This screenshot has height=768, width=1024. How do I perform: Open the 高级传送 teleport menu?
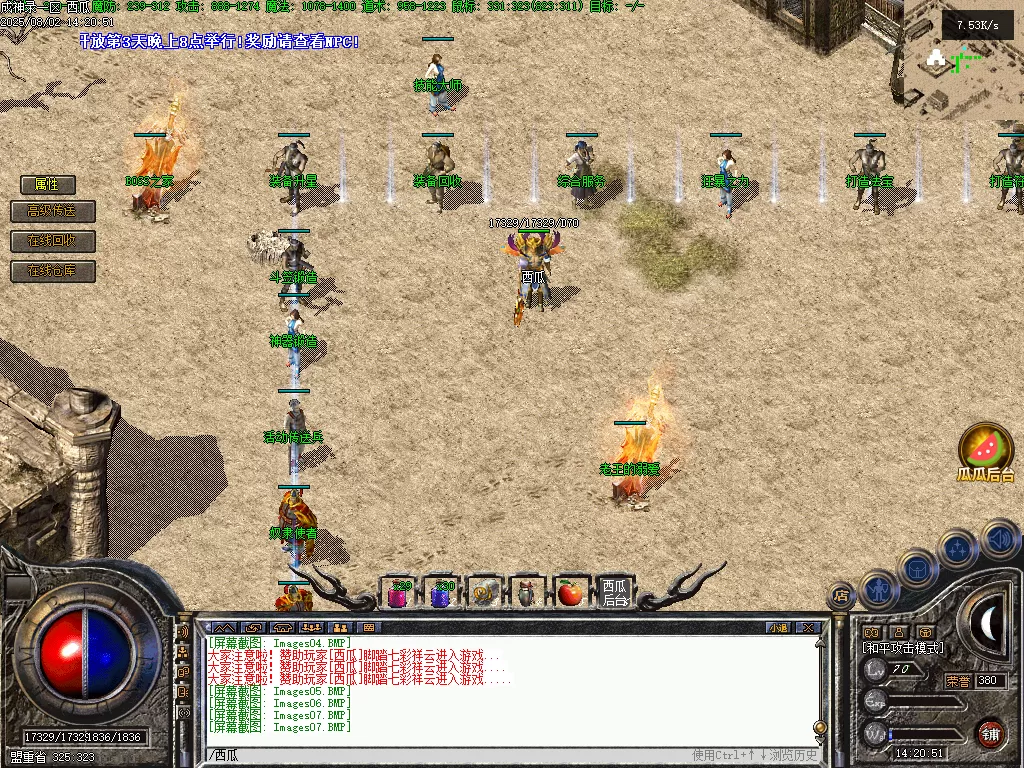48,212
